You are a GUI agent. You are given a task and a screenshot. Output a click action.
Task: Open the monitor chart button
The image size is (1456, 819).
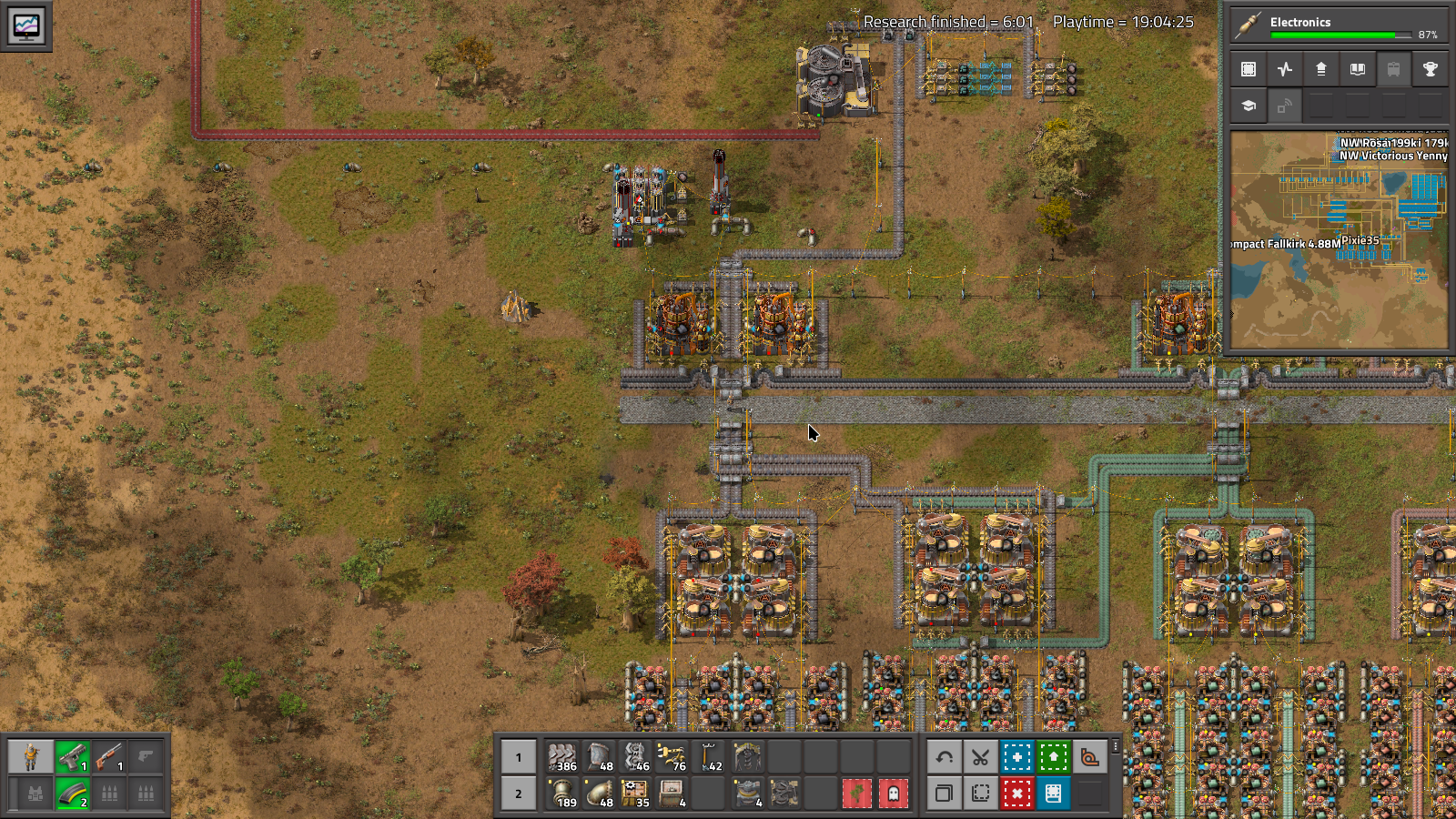point(25,25)
